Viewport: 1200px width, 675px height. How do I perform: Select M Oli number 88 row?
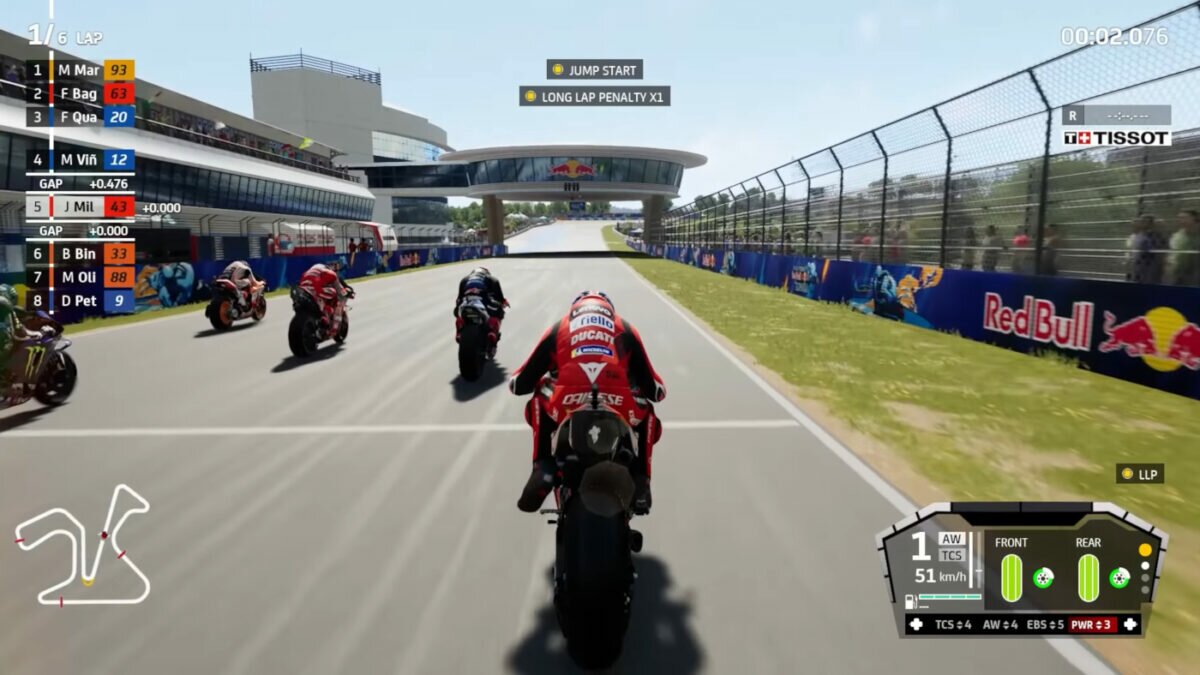80,277
